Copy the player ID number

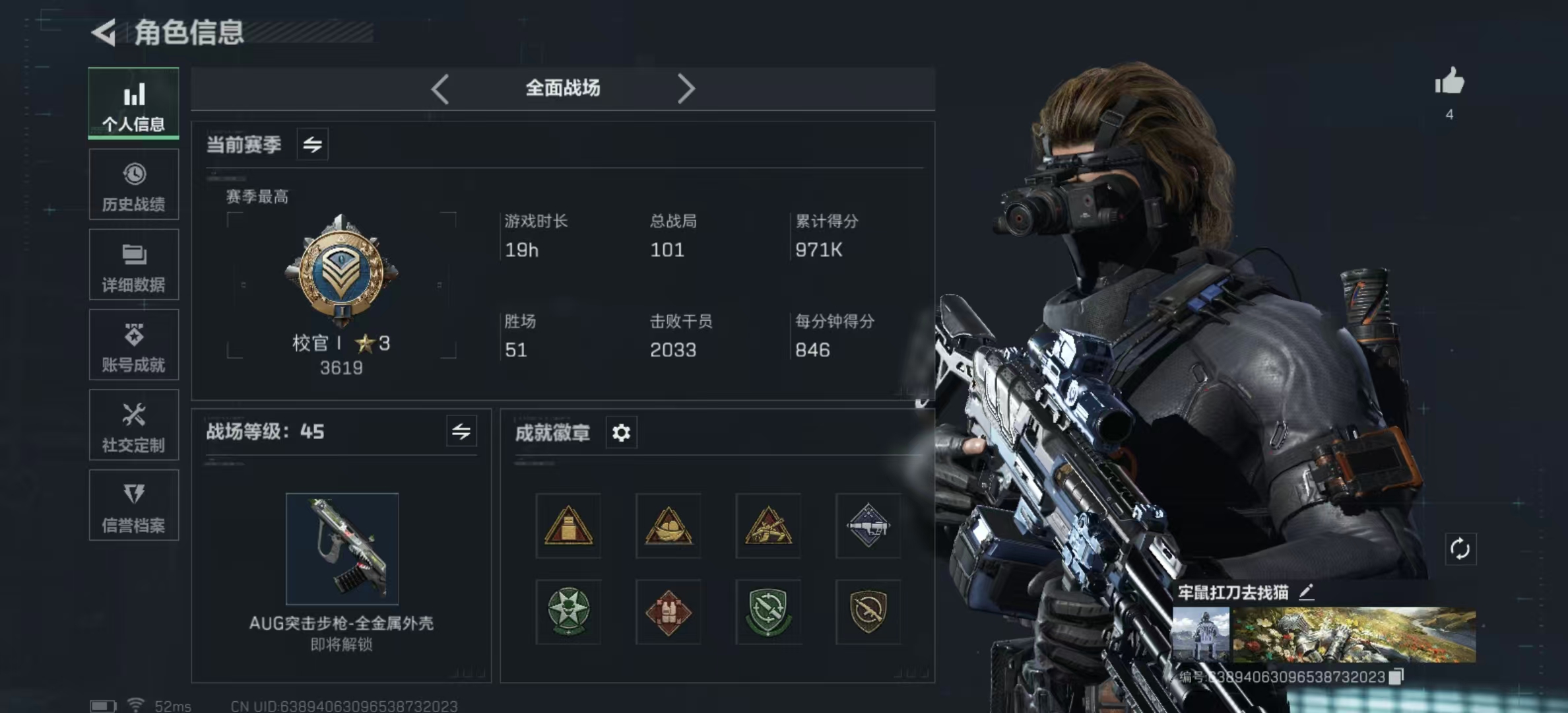point(1396,677)
